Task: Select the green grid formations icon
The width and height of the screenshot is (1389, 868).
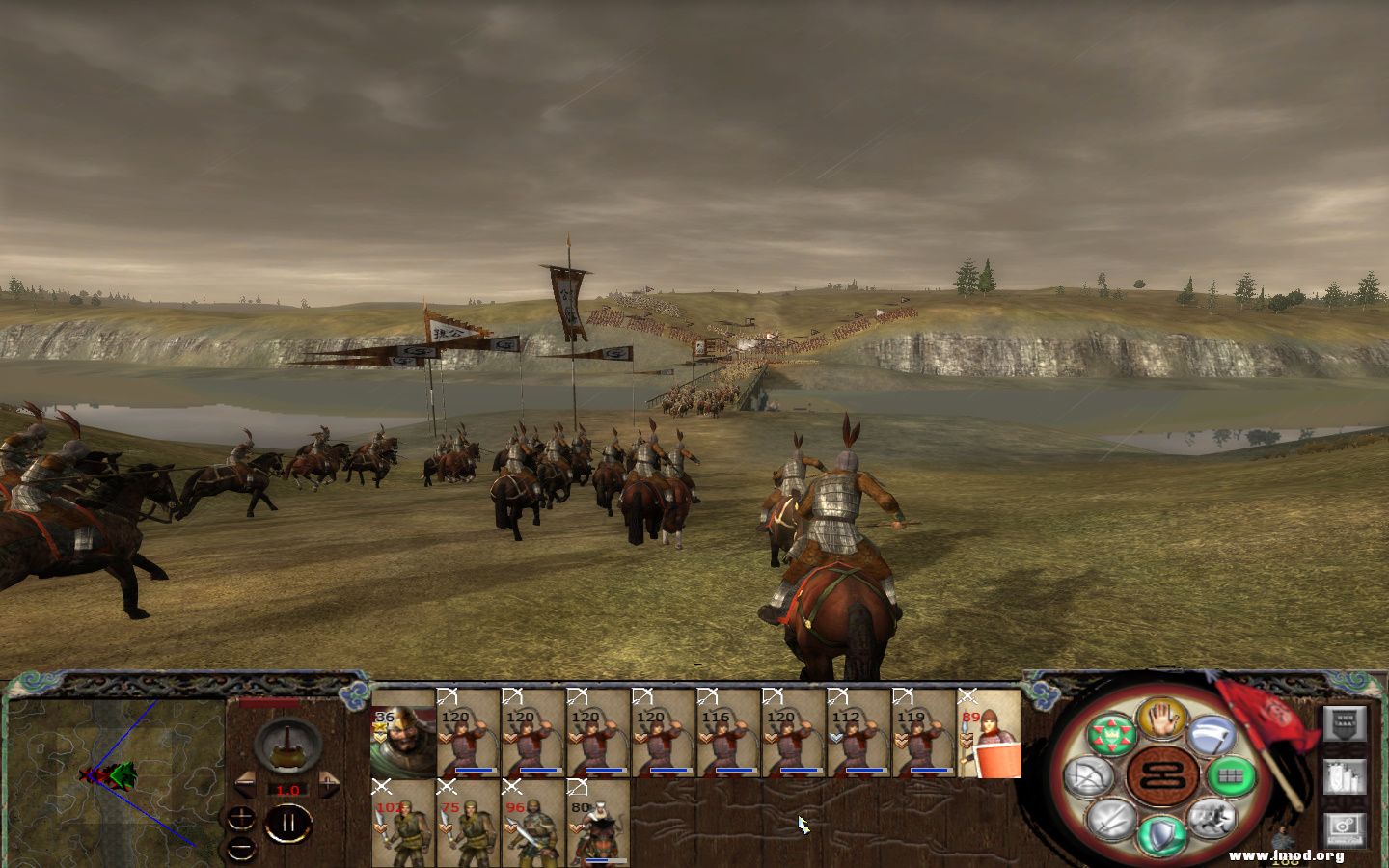Action: (1229, 775)
